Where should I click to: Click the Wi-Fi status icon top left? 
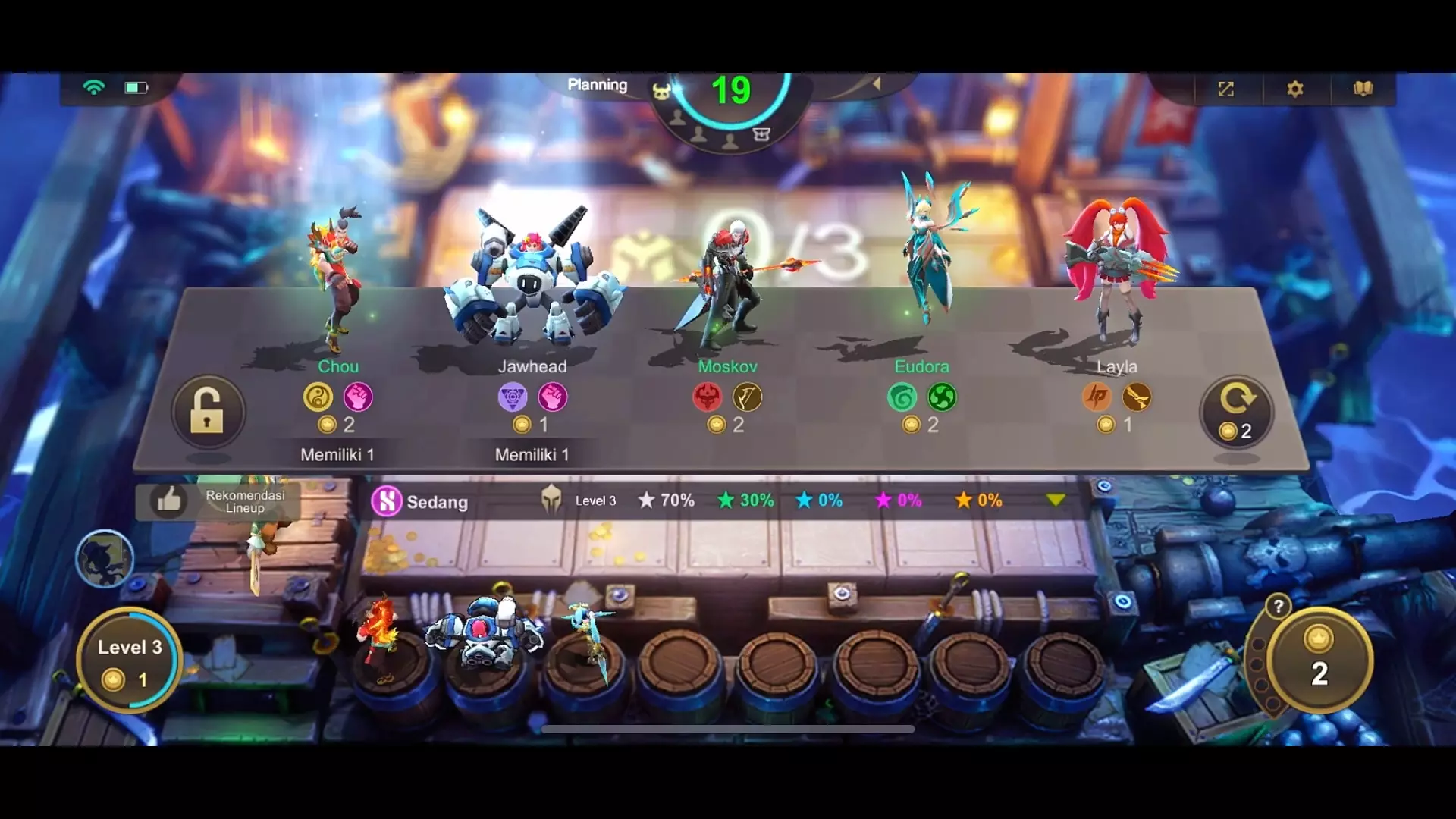pyautogui.click(x=93, y=87)
